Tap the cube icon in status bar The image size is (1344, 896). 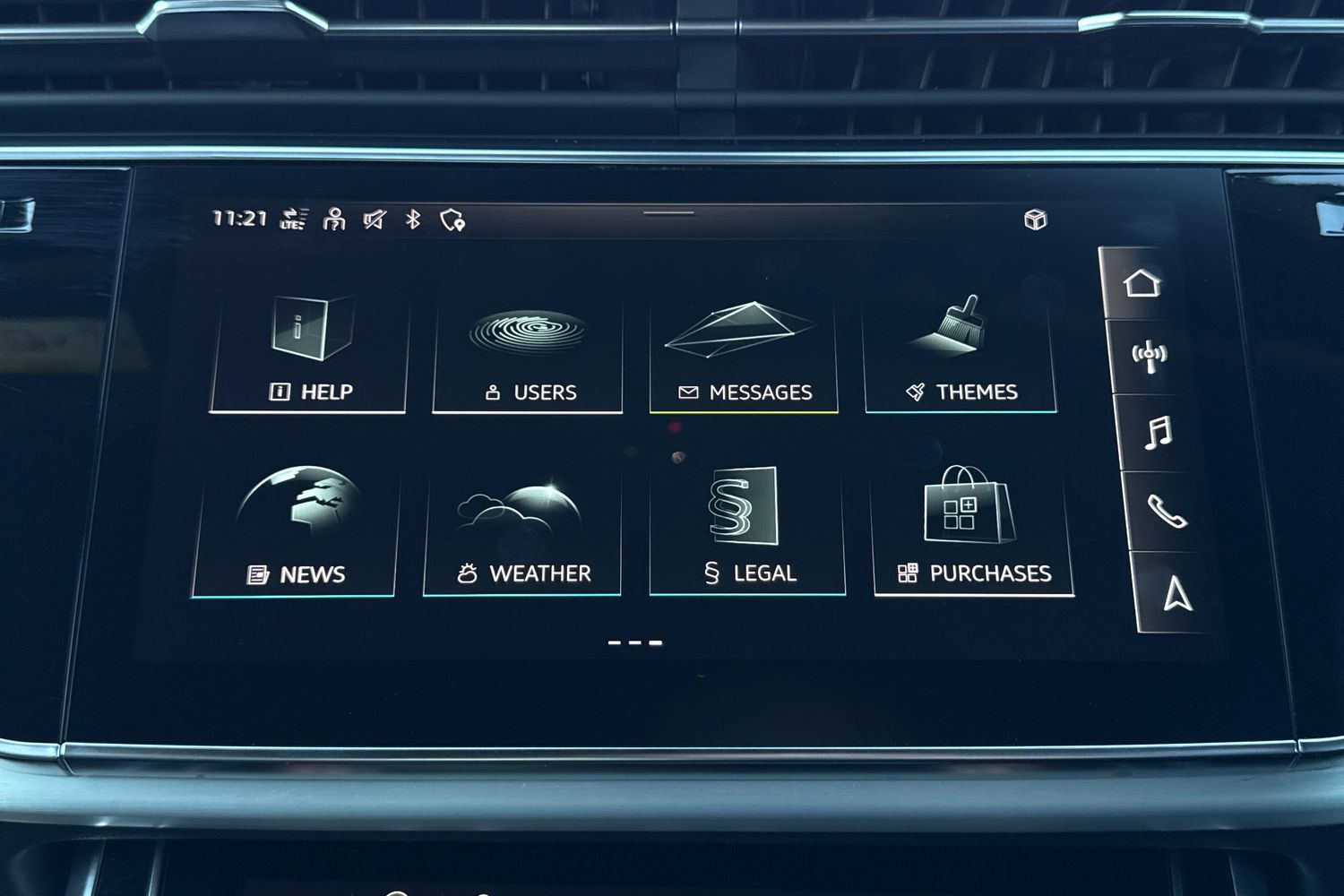1035,220
